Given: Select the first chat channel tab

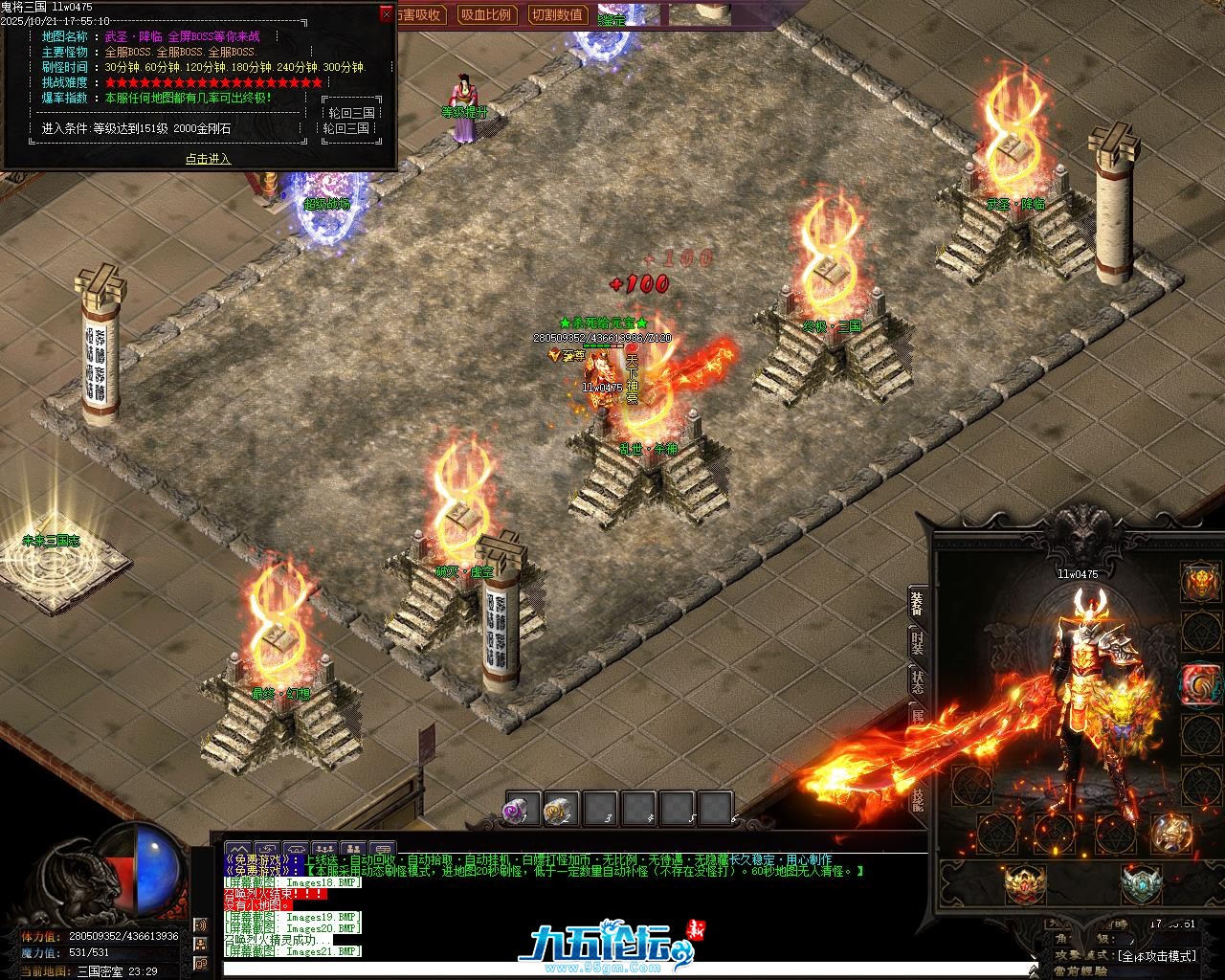Looking at the screenshot, I should 237,848.
